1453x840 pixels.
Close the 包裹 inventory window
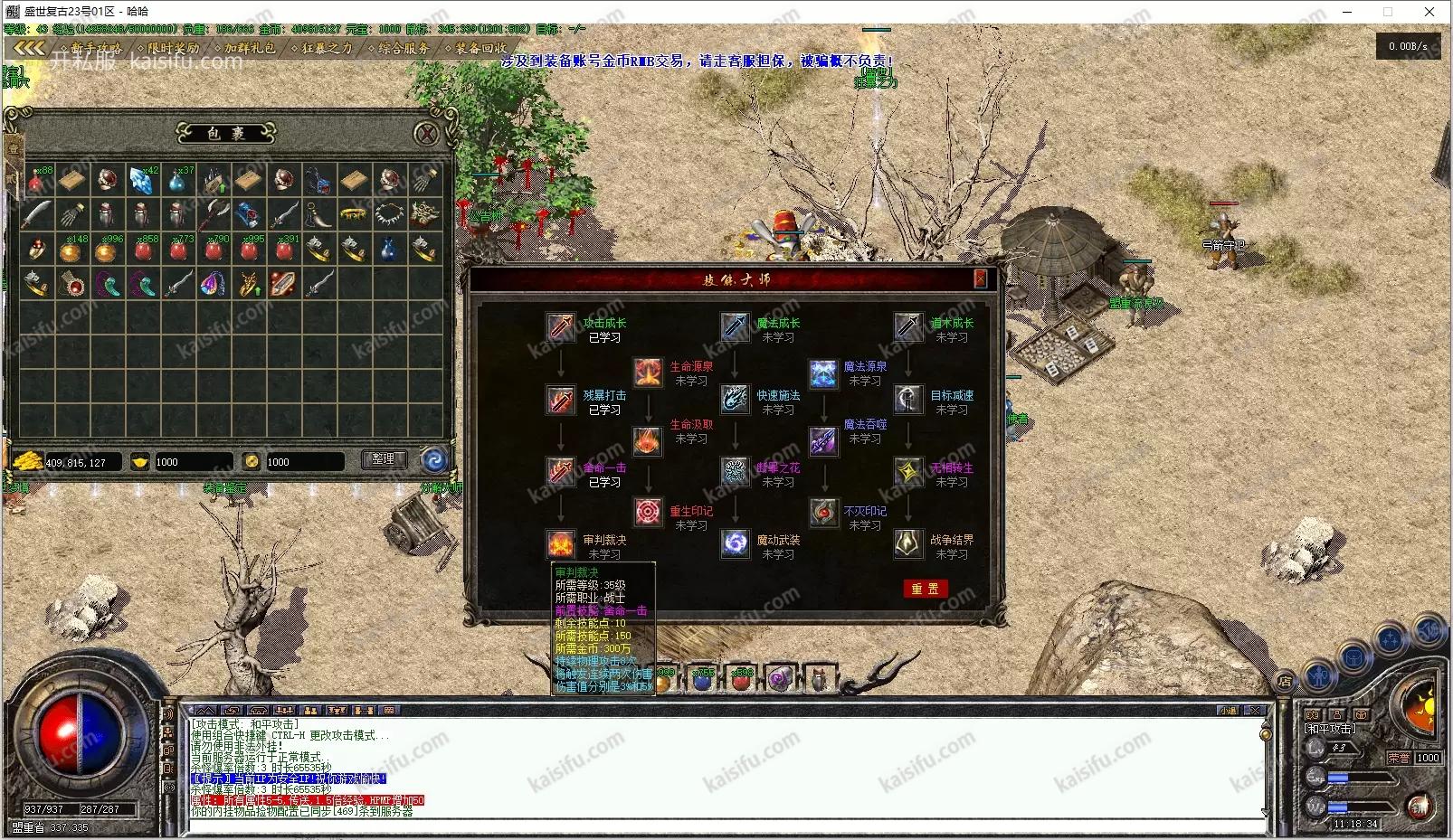(426, 135)
